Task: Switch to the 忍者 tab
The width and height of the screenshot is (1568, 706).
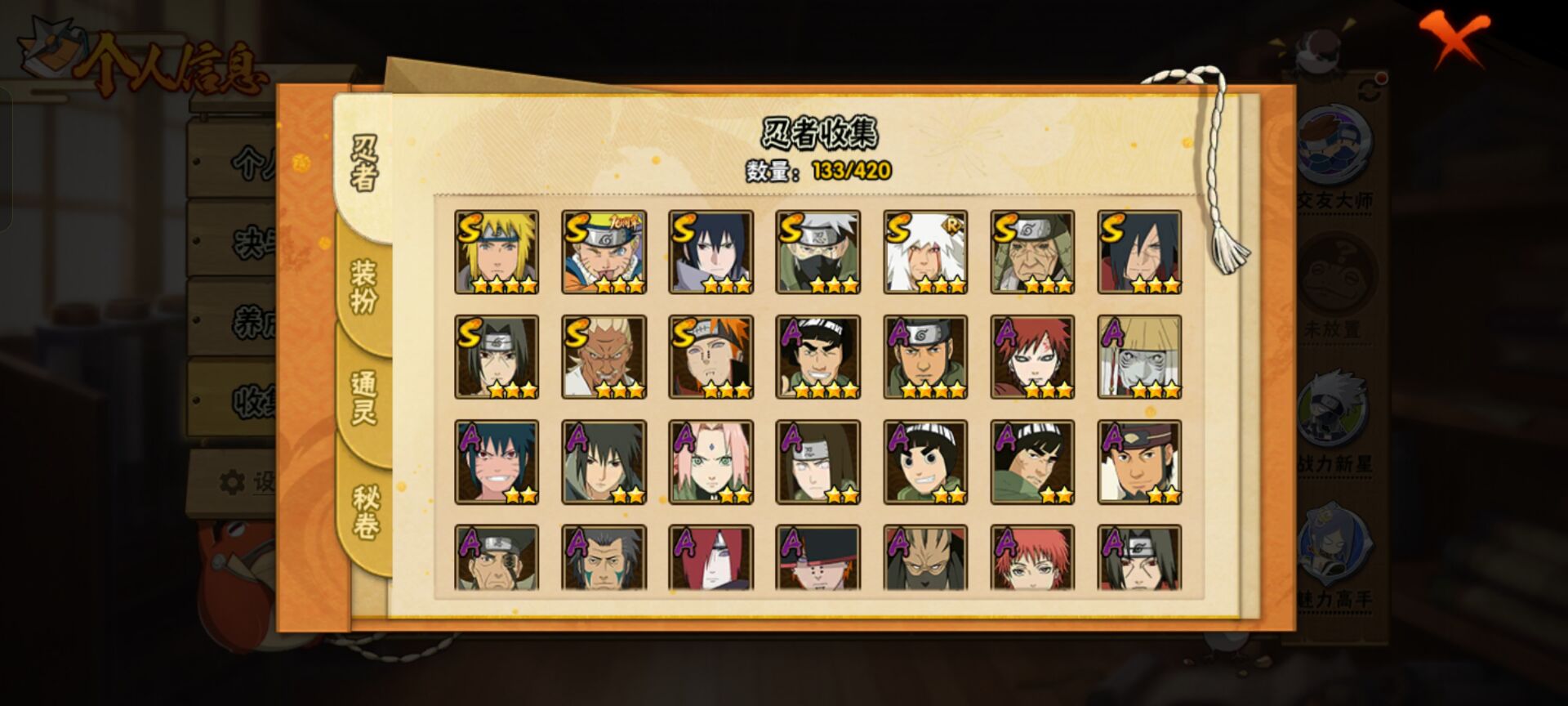Action: click(364, 163)
